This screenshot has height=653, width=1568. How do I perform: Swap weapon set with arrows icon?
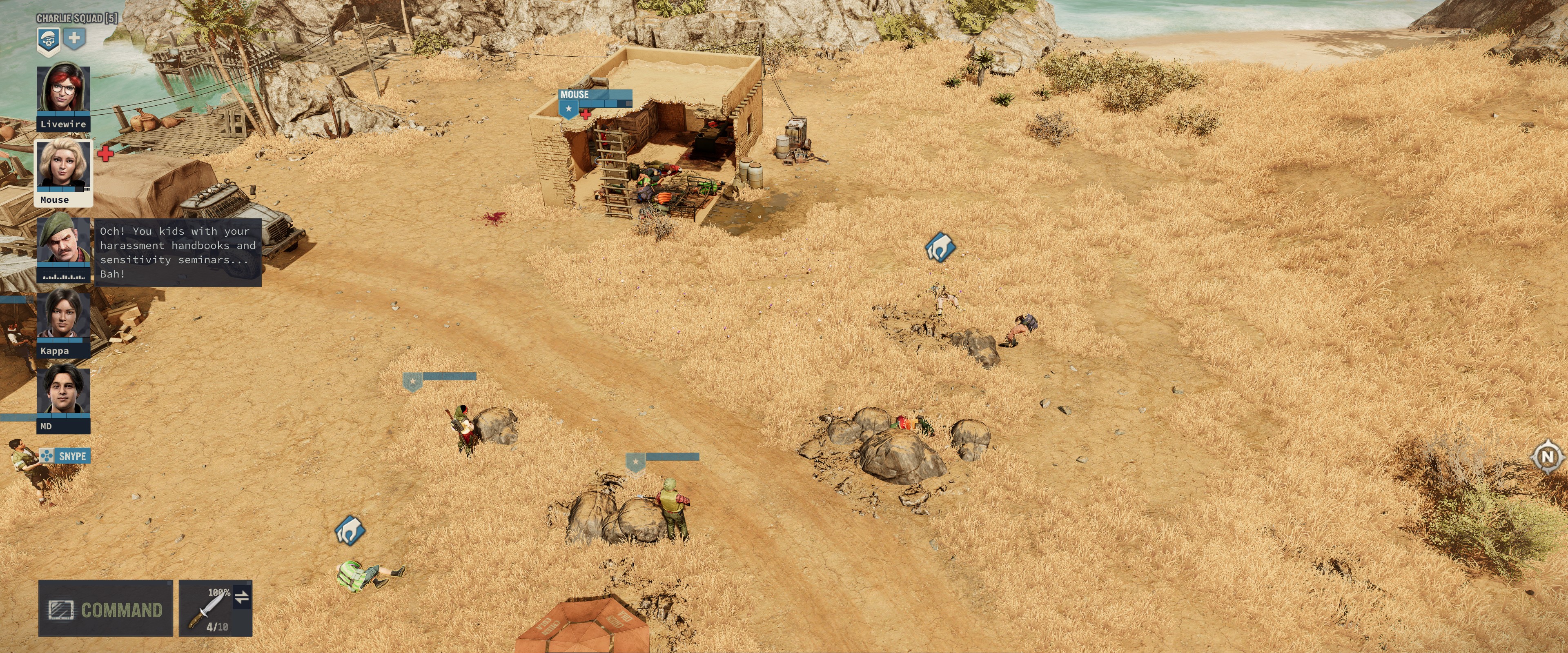pyautogui.click(x=242, y=597)
